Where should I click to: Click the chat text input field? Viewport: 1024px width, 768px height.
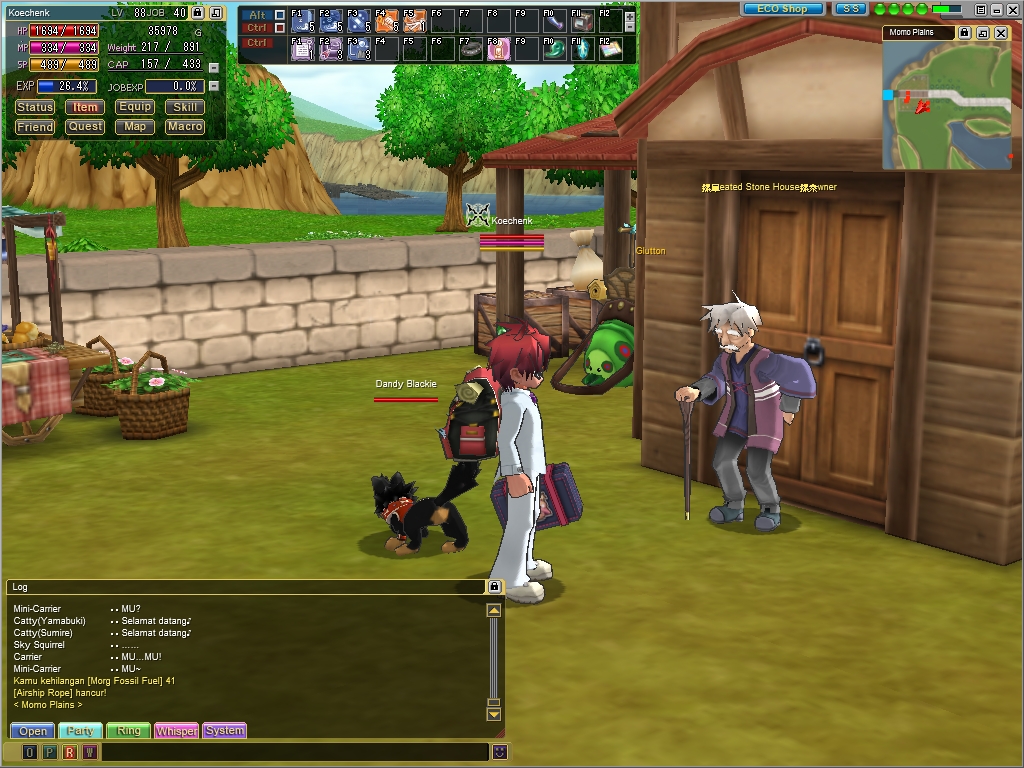click(295, 752)
